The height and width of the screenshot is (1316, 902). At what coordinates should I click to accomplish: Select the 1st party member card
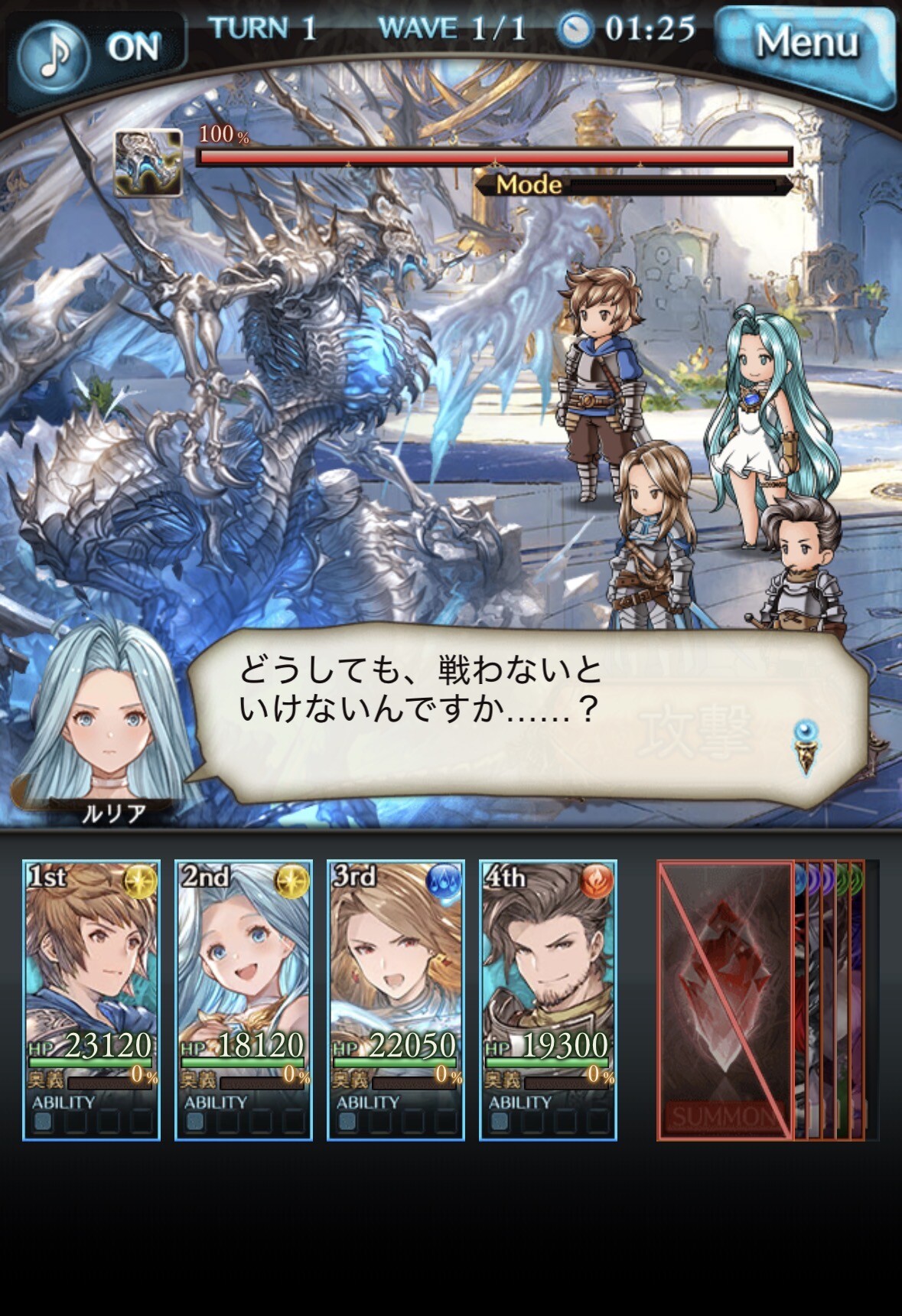pos(91,999)
